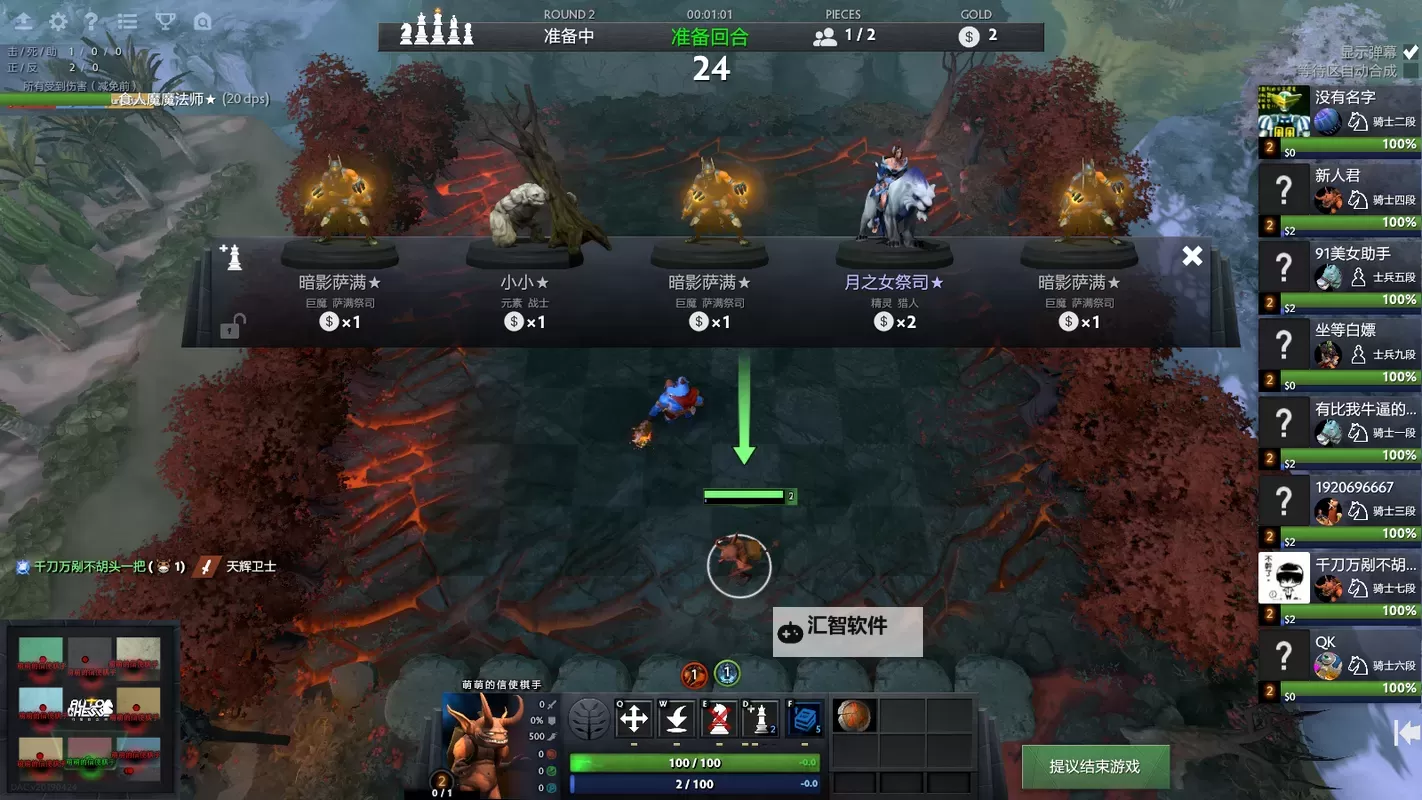This screenshot has width=1422, height=800.
Task: Close the chess piece shop panel
Action: click(1192, 256)
